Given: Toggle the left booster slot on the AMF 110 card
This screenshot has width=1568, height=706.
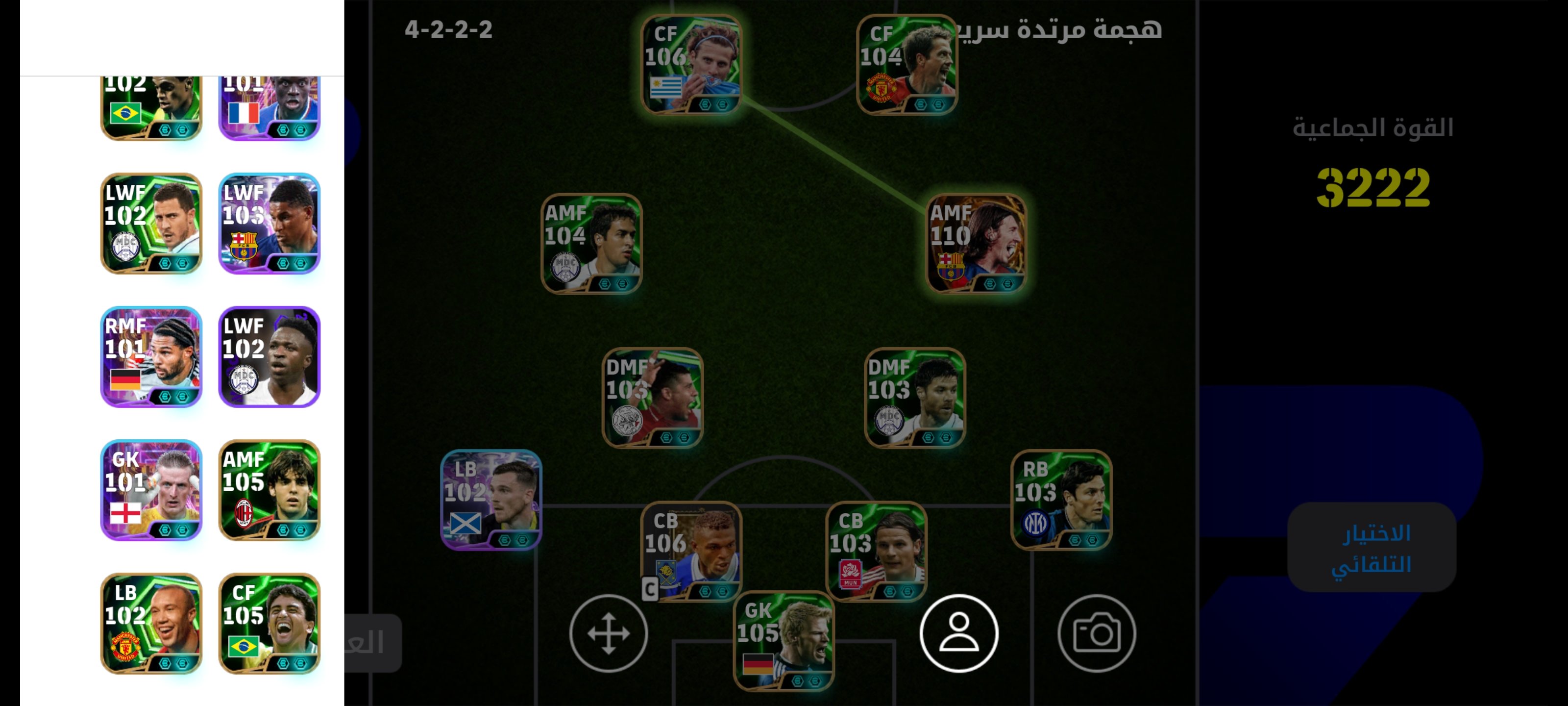Looking at the screenshot, I should point(989,284).
